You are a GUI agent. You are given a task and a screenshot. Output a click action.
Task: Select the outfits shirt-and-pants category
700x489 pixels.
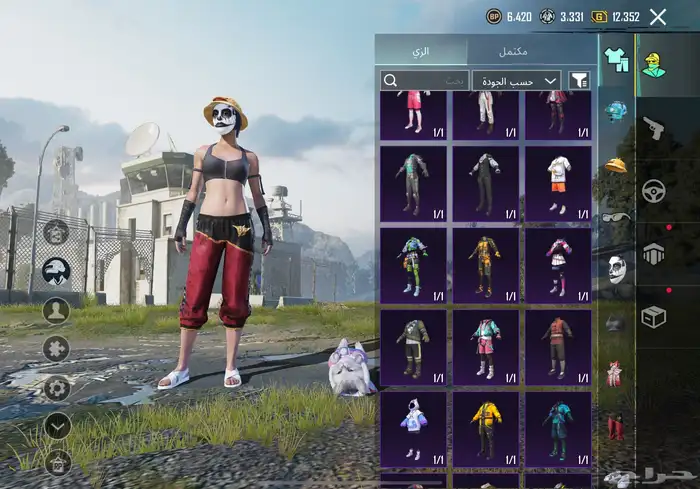[615, 61]
